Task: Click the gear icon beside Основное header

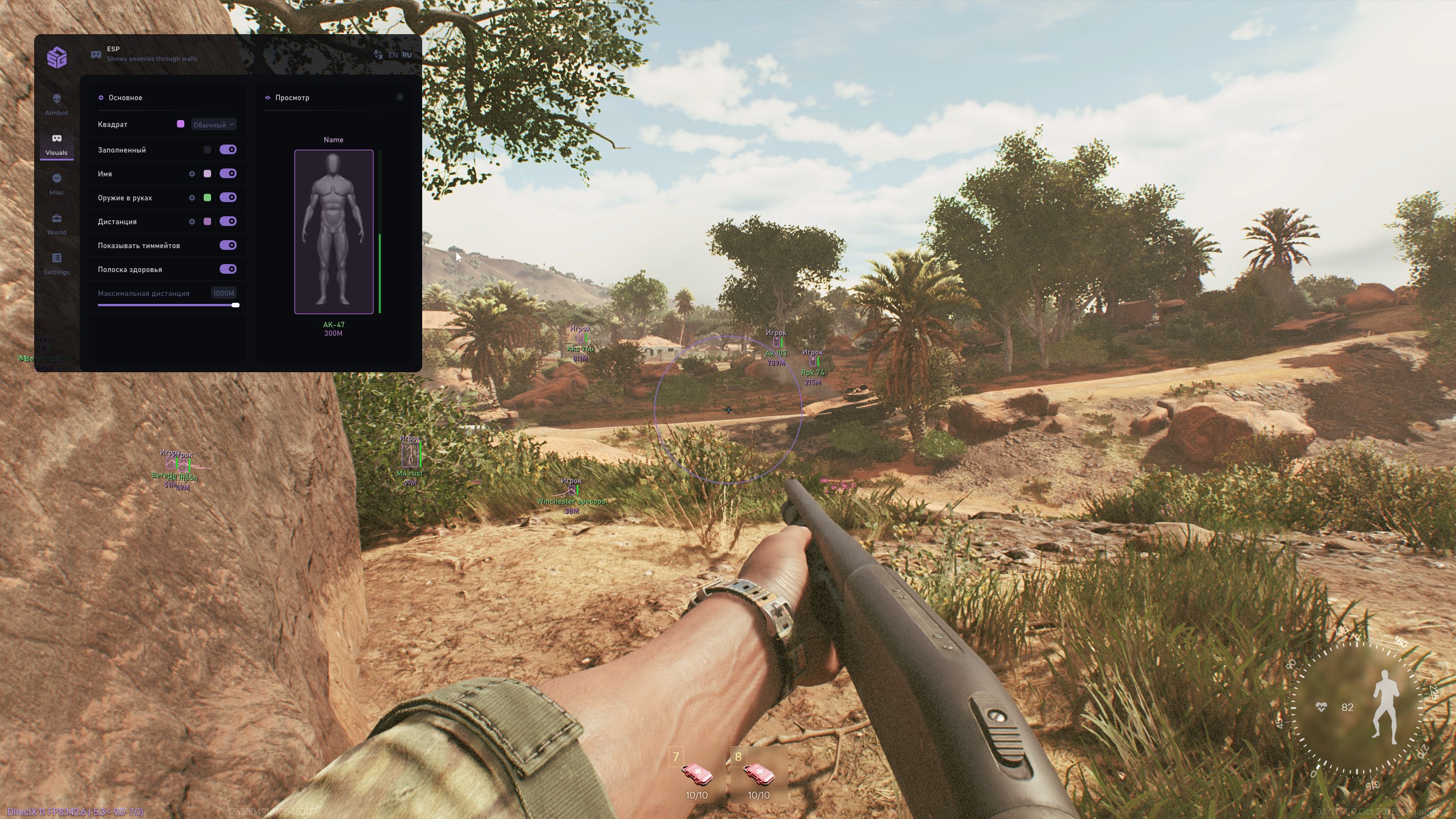Action: point(102,97)
